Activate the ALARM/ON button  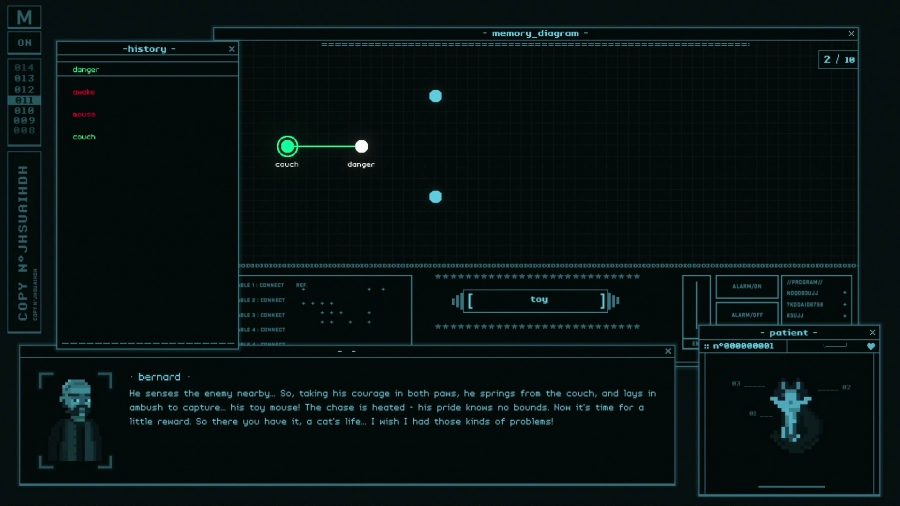coord(747,286)
